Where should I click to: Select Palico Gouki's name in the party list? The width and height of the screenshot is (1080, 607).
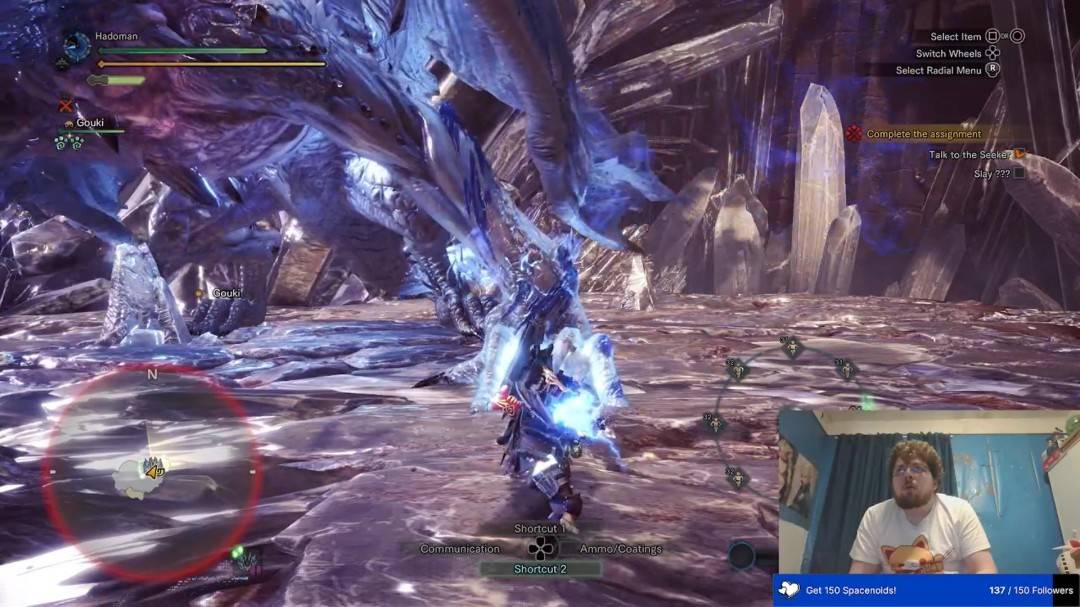click(x=90, y=123)
